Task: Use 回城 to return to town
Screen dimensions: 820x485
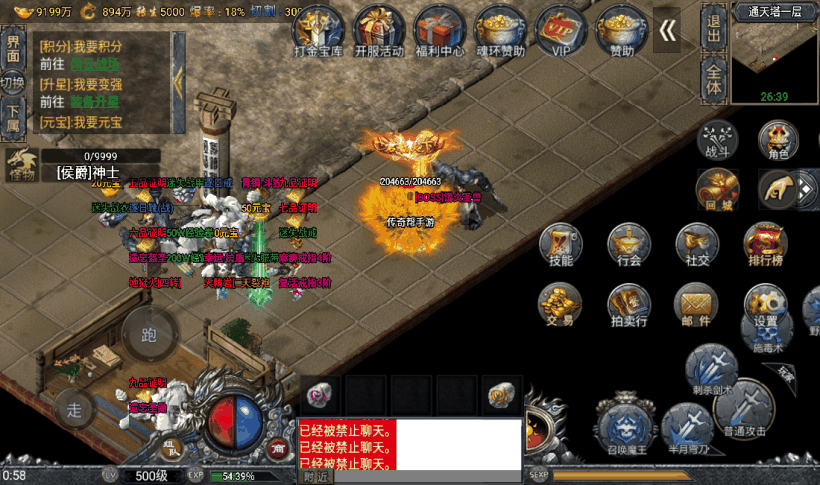Action: [x=717, y=189]
